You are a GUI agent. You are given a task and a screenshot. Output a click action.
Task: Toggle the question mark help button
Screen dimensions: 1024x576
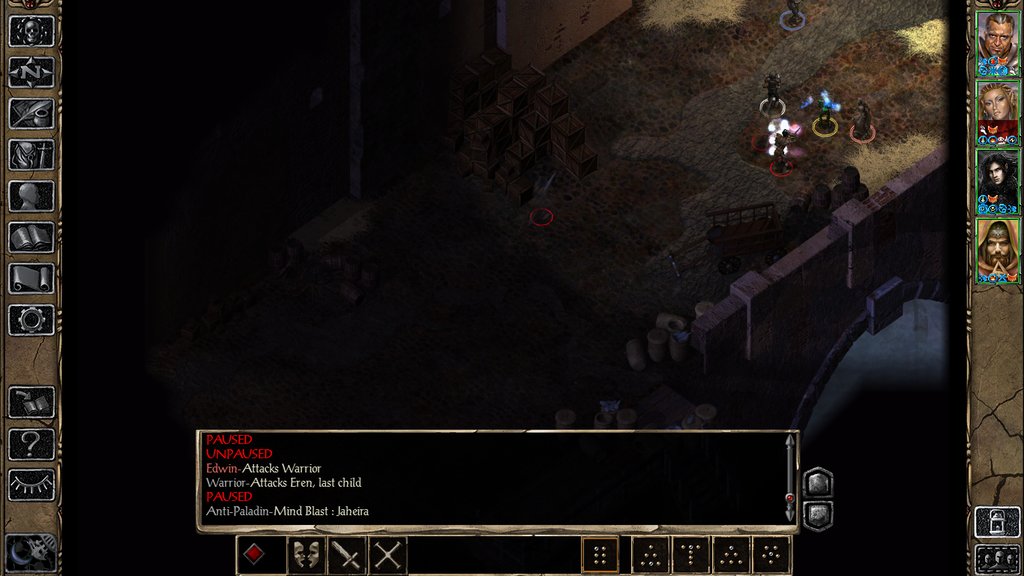pos(31,444)
